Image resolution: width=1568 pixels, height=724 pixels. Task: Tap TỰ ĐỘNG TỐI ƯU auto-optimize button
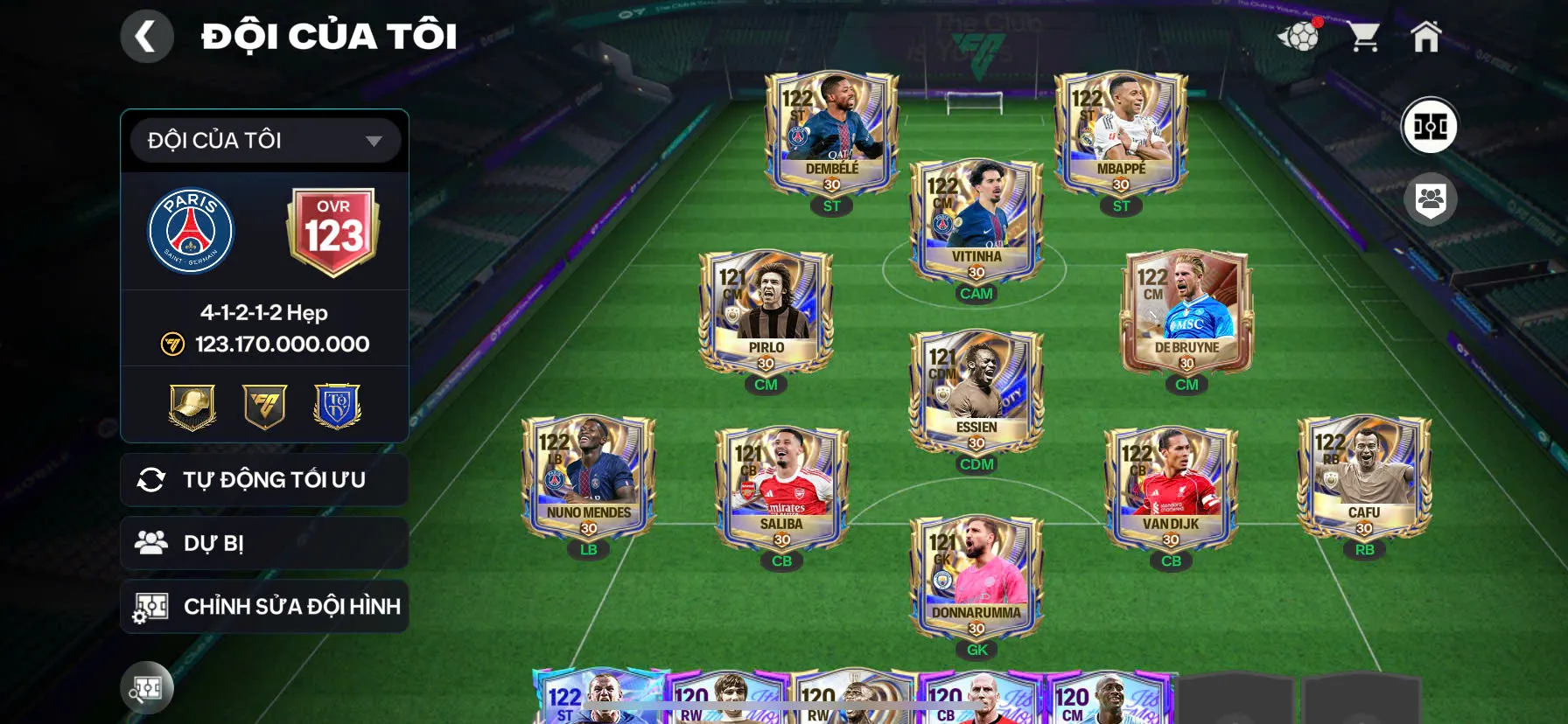pyautogui.click(x=264, y=479)
